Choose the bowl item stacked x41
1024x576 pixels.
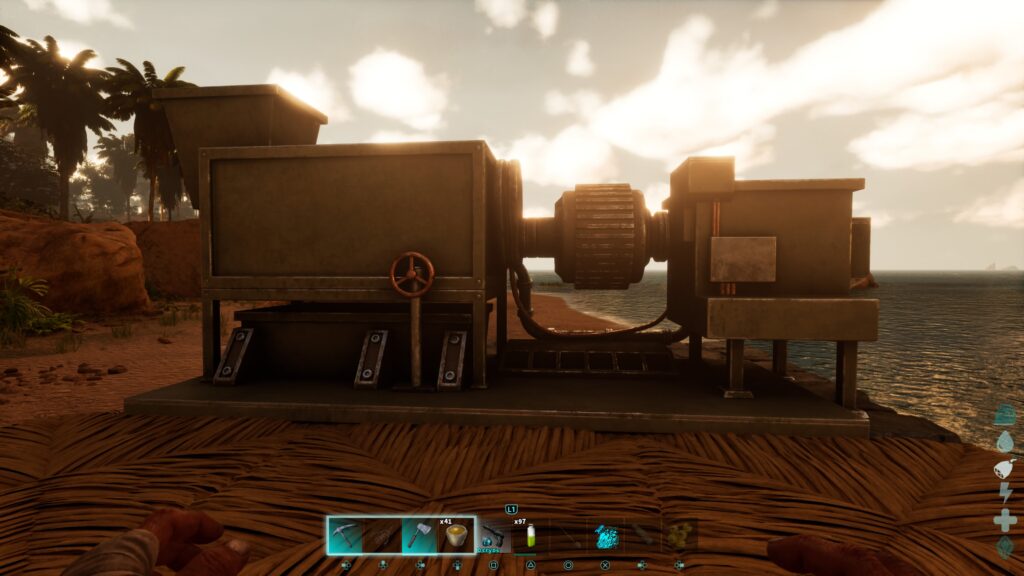pos(456,535)
